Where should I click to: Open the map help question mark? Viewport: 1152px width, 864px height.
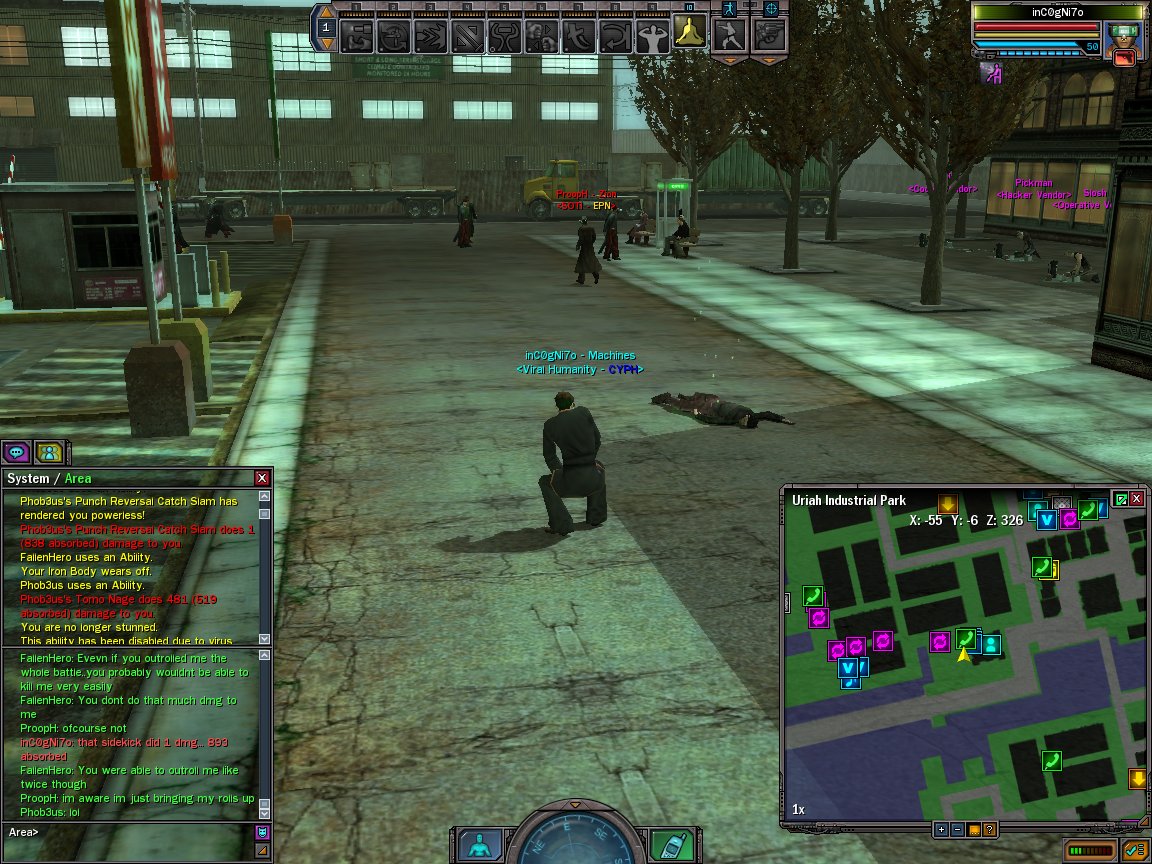tap(989, 829)
